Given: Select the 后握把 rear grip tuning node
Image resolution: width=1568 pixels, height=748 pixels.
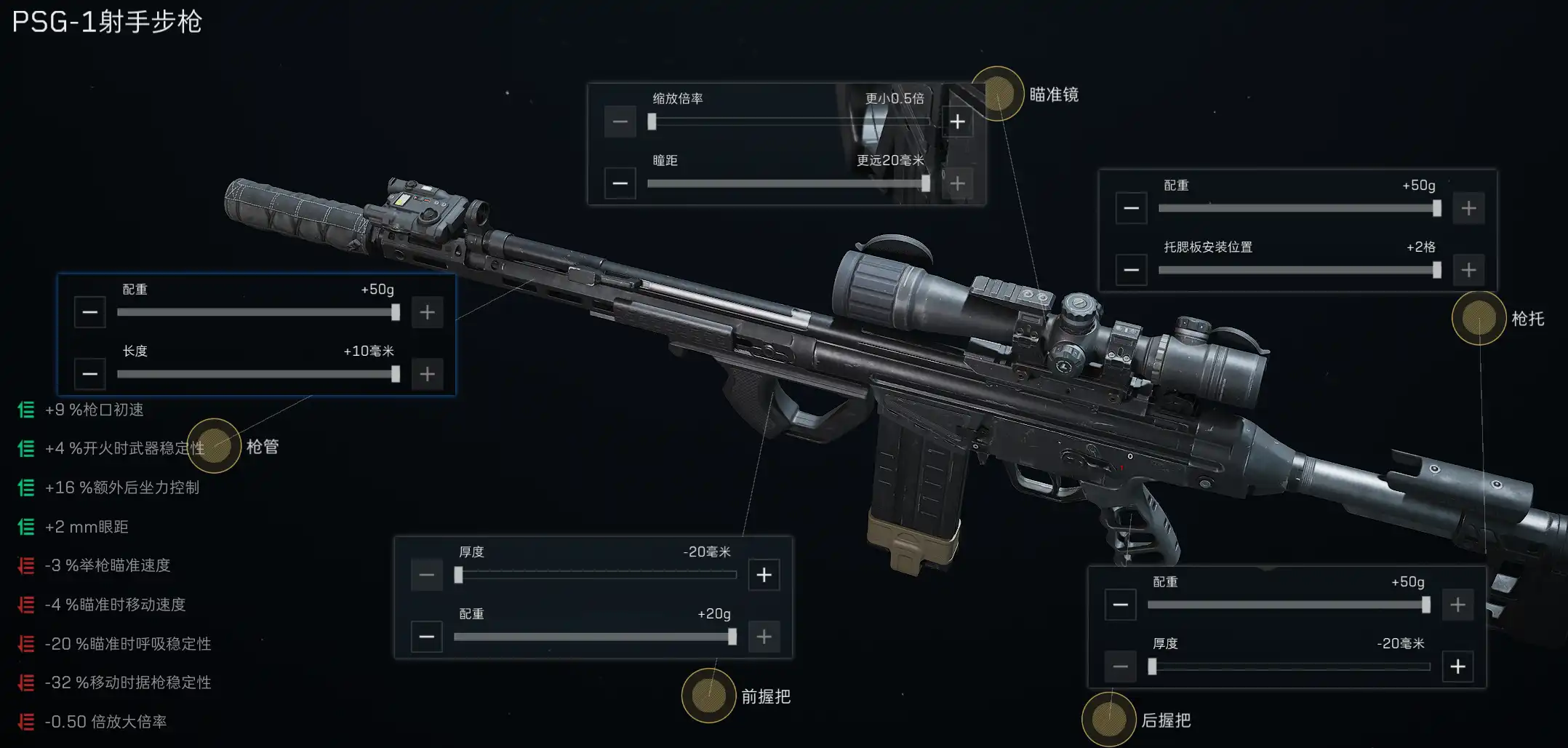Looking at the screenshot, I should coord(1108,720).
